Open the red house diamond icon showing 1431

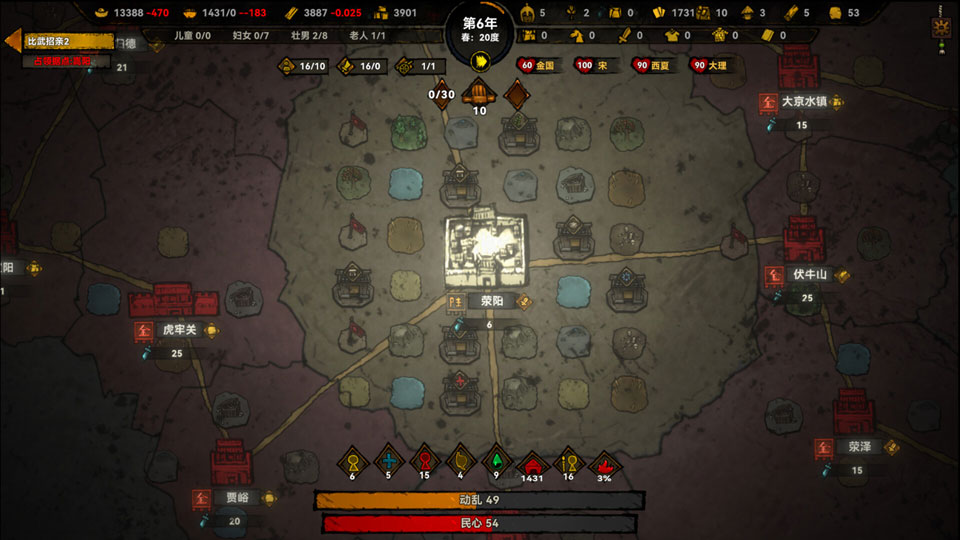click(532, 462)
